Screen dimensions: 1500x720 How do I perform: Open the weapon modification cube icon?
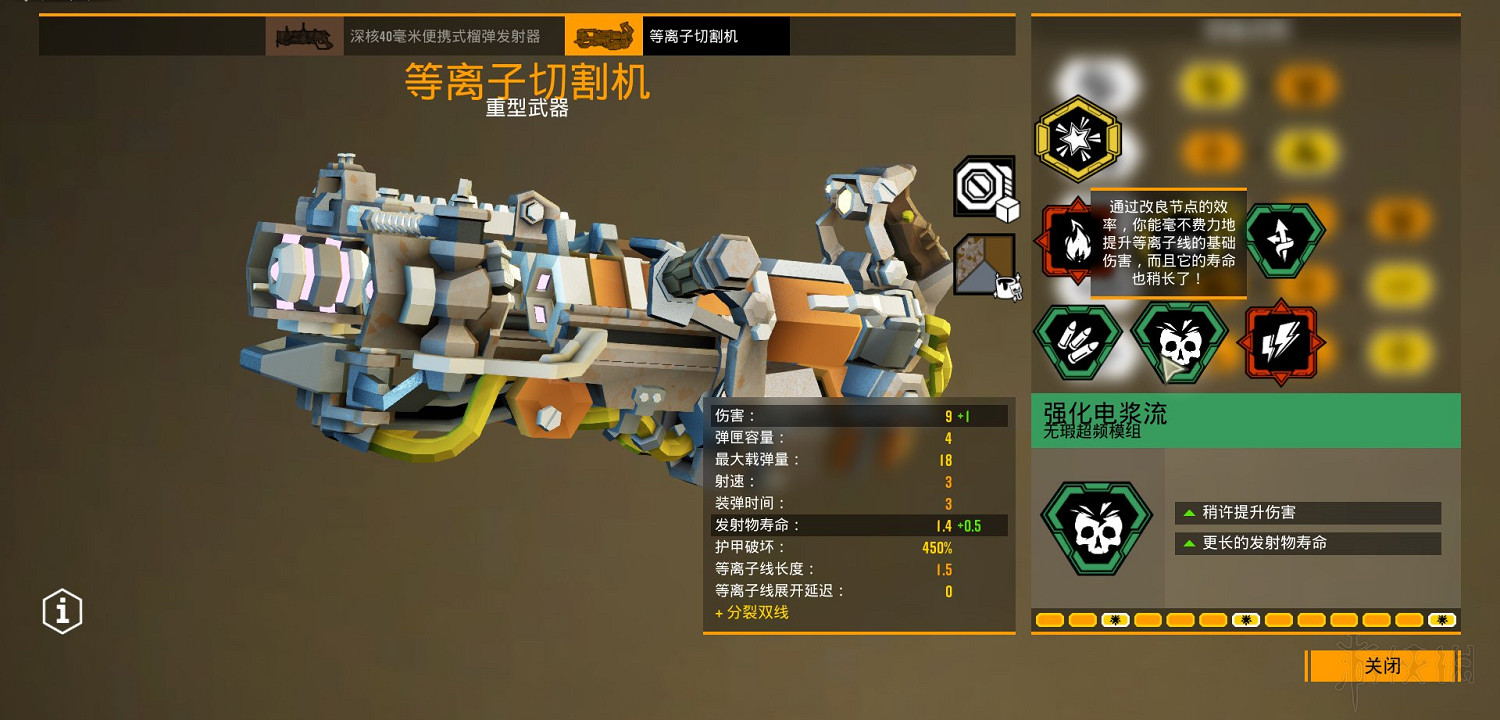pyautogui.click(x=983, y=187)
